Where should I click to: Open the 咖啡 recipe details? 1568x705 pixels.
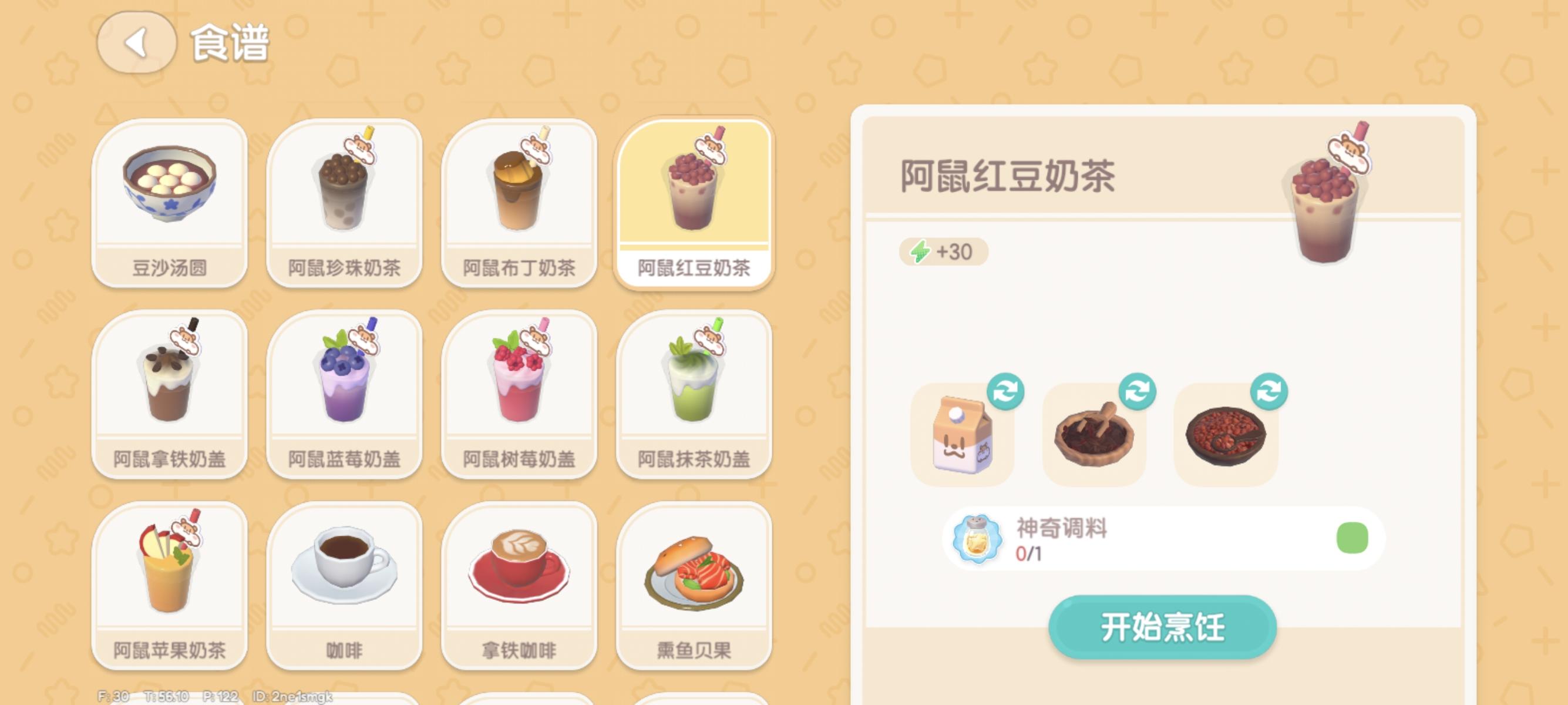point(345,585)
